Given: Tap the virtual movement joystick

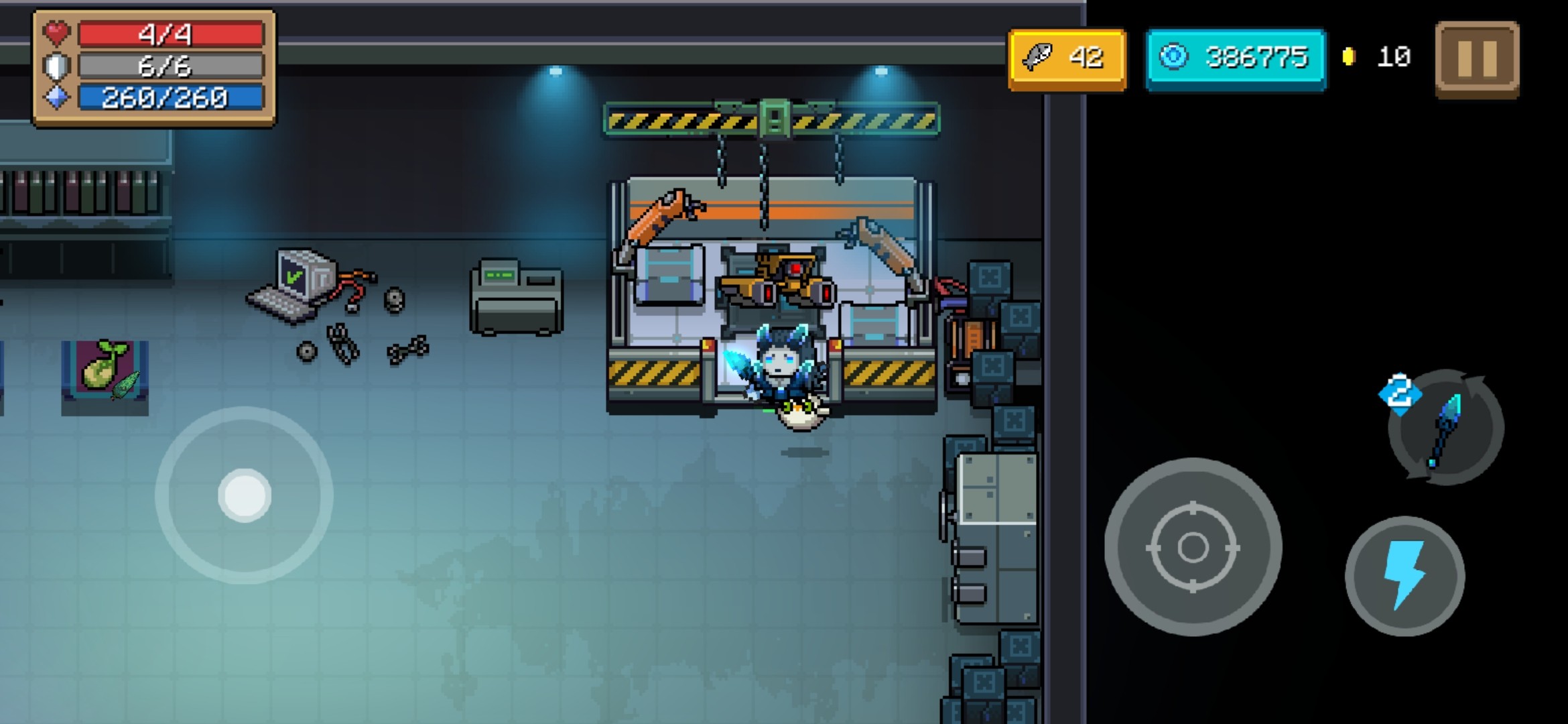Looking at the screenshot, I should click(x=244, y=495).
